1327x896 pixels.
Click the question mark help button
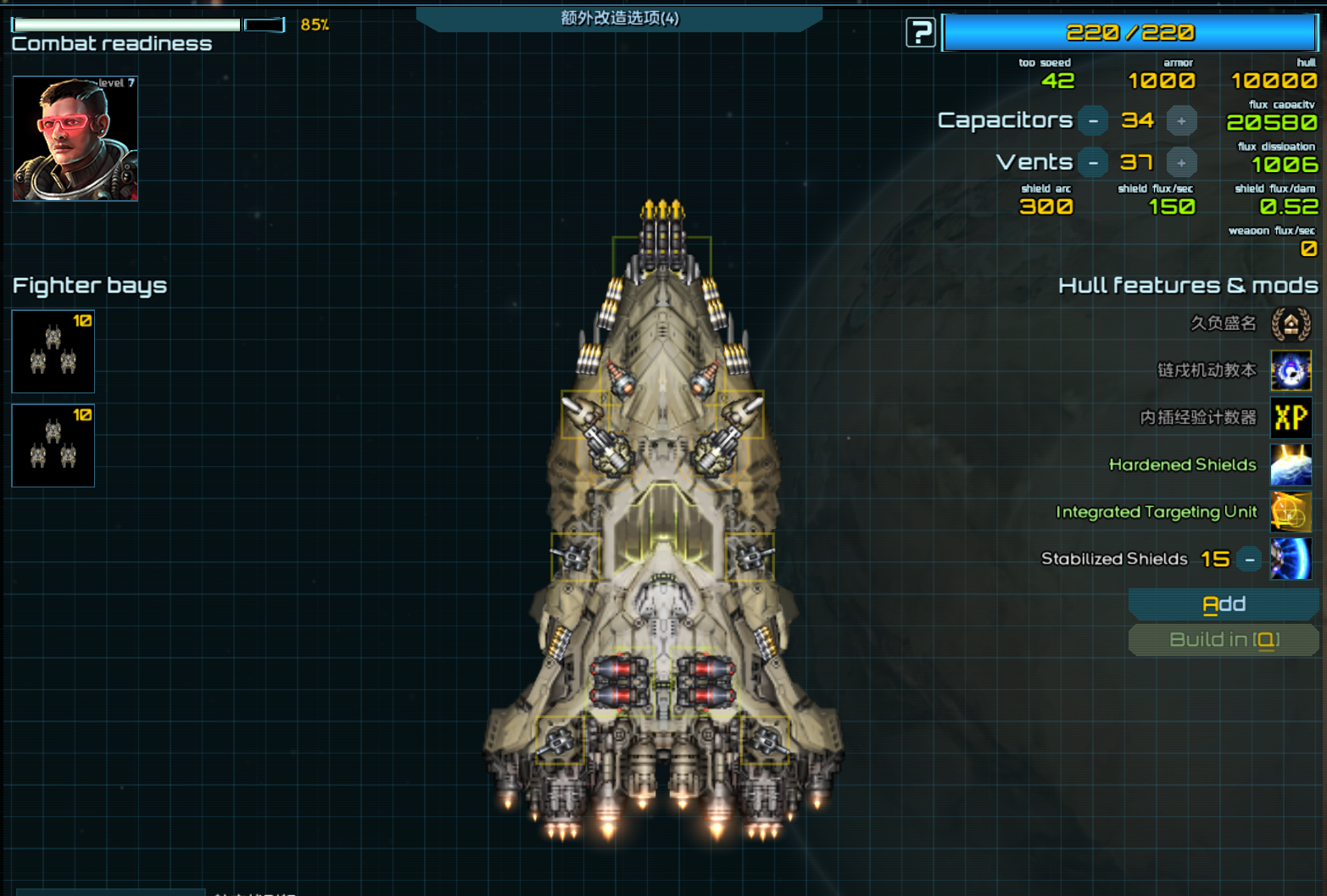[x=920, y=33]
